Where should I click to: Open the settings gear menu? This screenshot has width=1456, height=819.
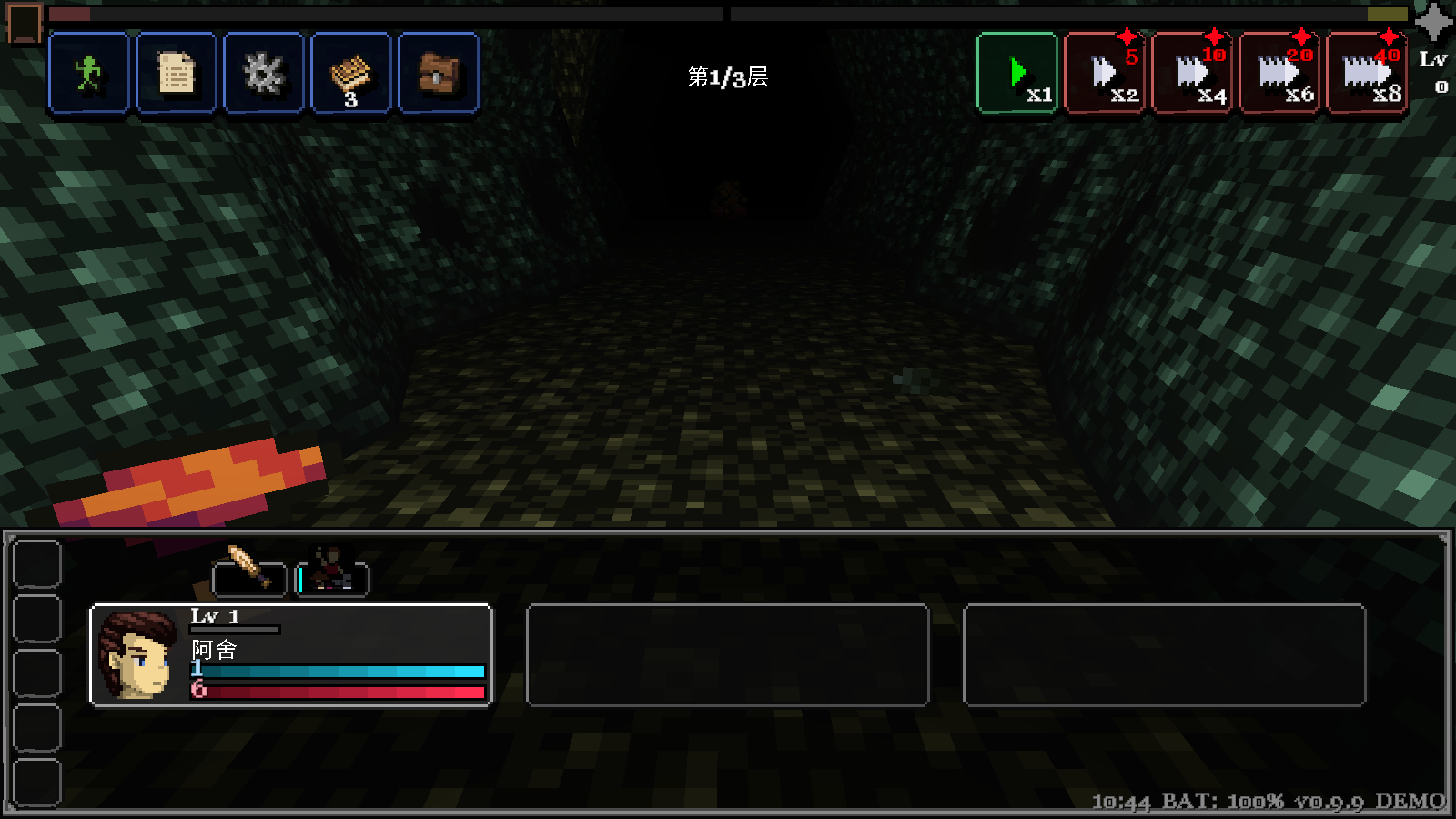[263, 74]
